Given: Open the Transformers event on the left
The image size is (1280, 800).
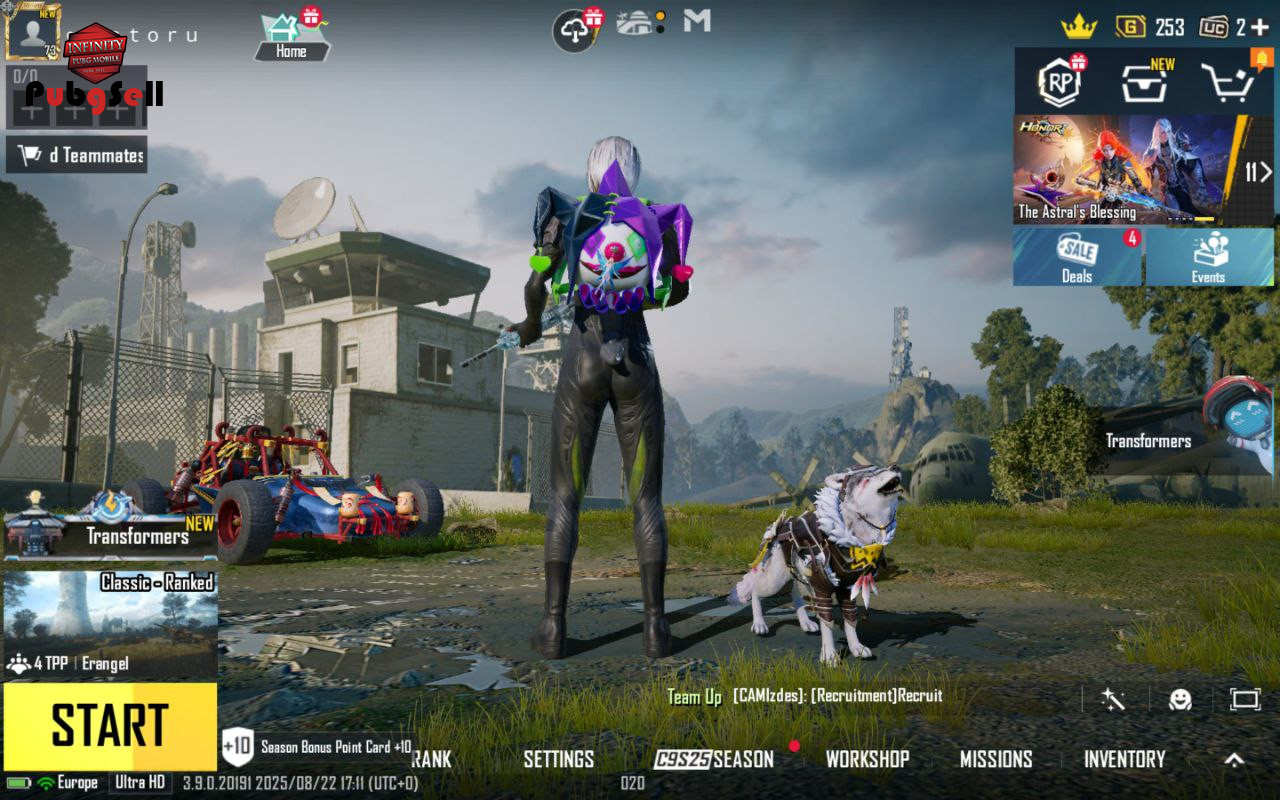Looking at the screenshot, I should click(x=110, y=522).
